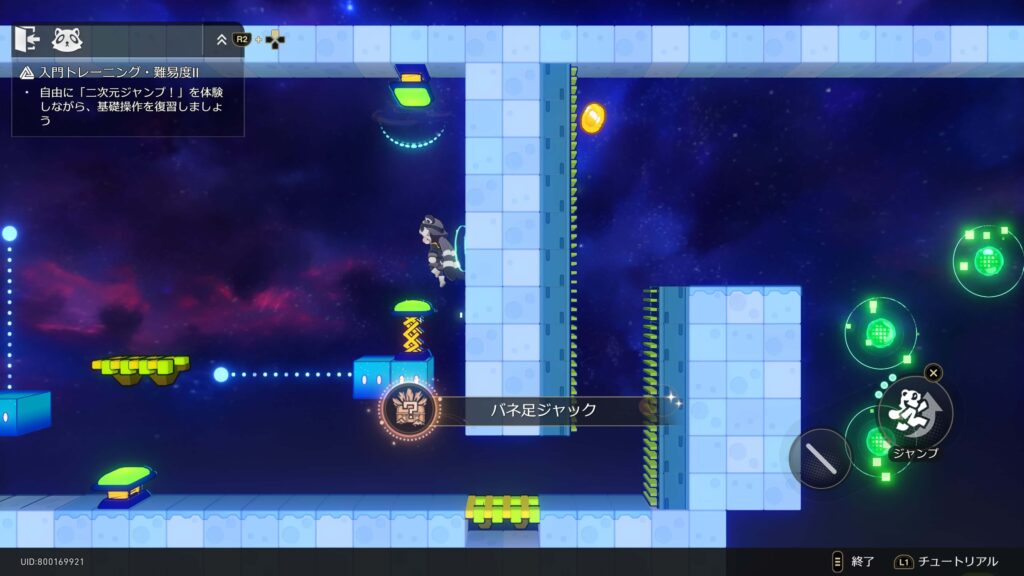
Task: Activate the diagonal slash action button
Action: tap(819, 458)
